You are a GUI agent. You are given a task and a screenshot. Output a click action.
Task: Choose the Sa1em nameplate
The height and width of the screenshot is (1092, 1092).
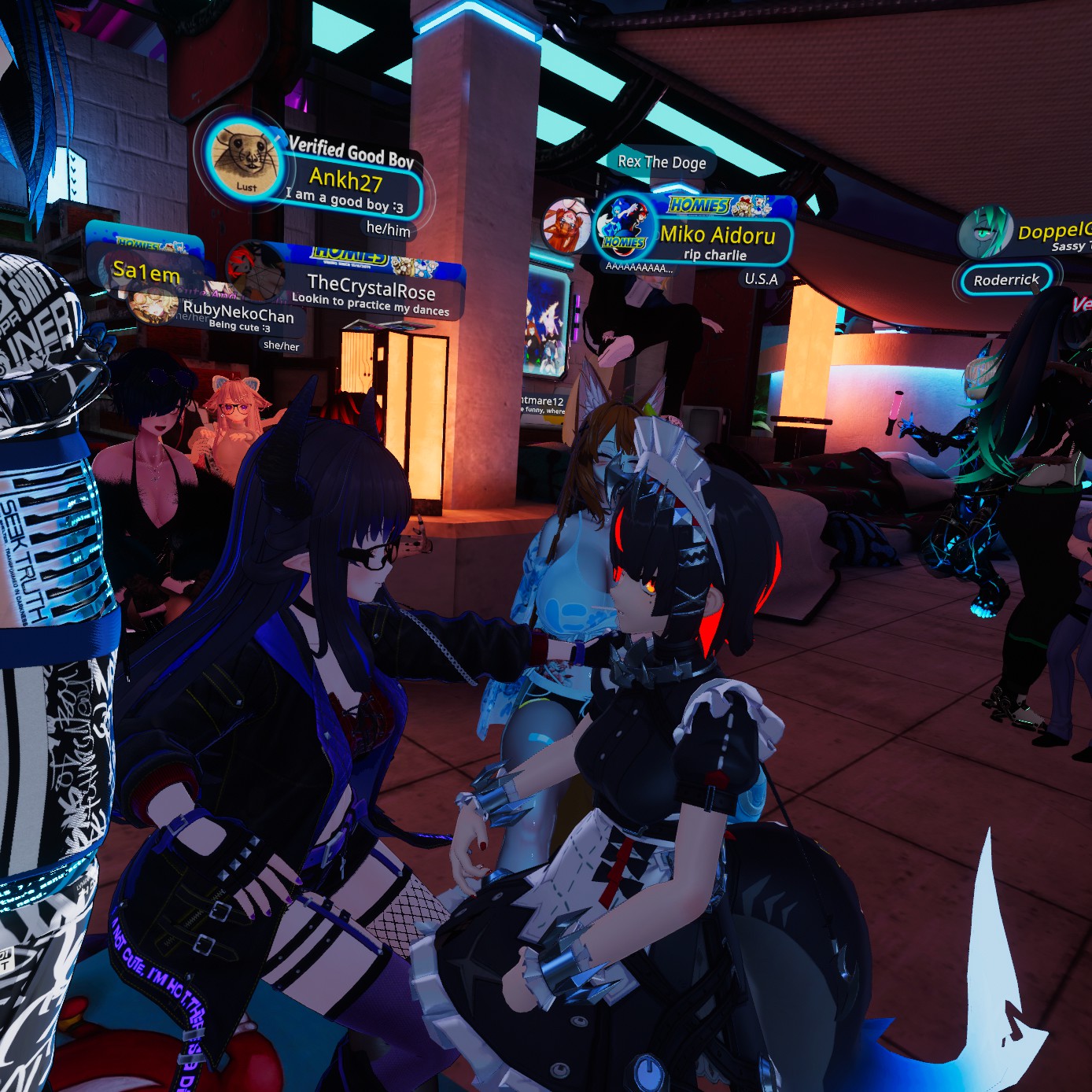point(146,273)
